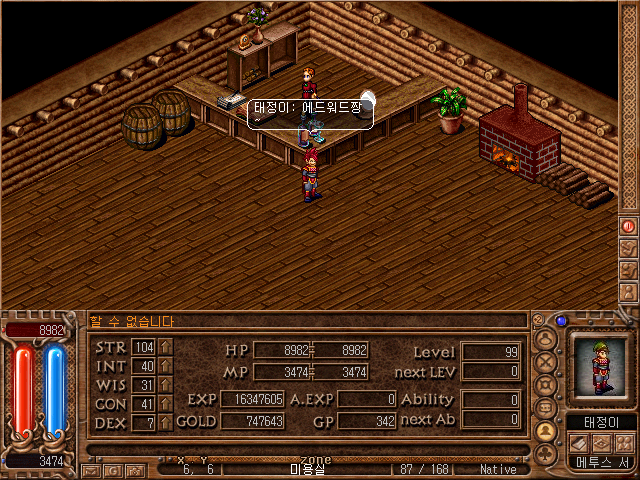Viewport: 640px width, 480px height.
Task: Click the red round button on right edge
Action: [628, 227]
